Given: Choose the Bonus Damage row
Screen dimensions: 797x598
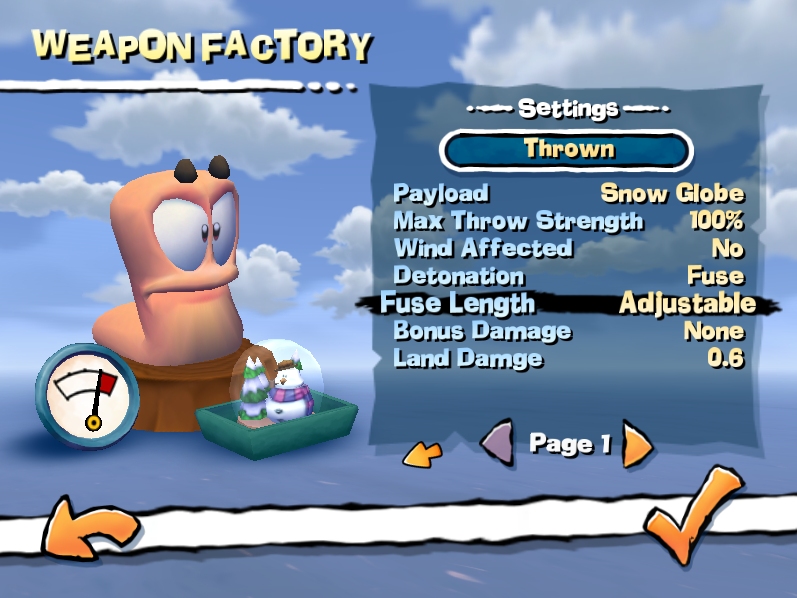Looking at the screenshot, I should [x=568, y=331].
